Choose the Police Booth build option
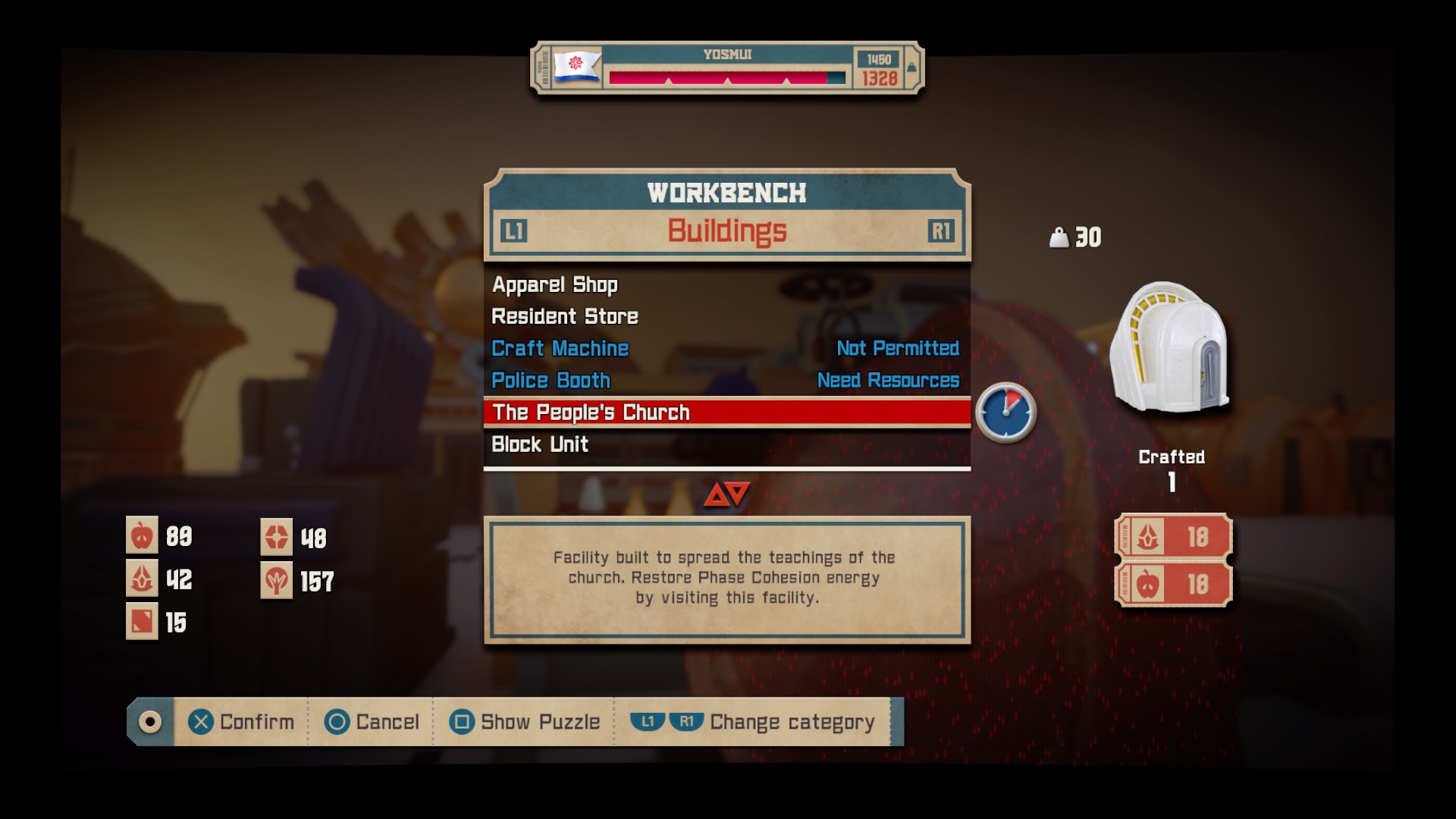 click(551, 380)
